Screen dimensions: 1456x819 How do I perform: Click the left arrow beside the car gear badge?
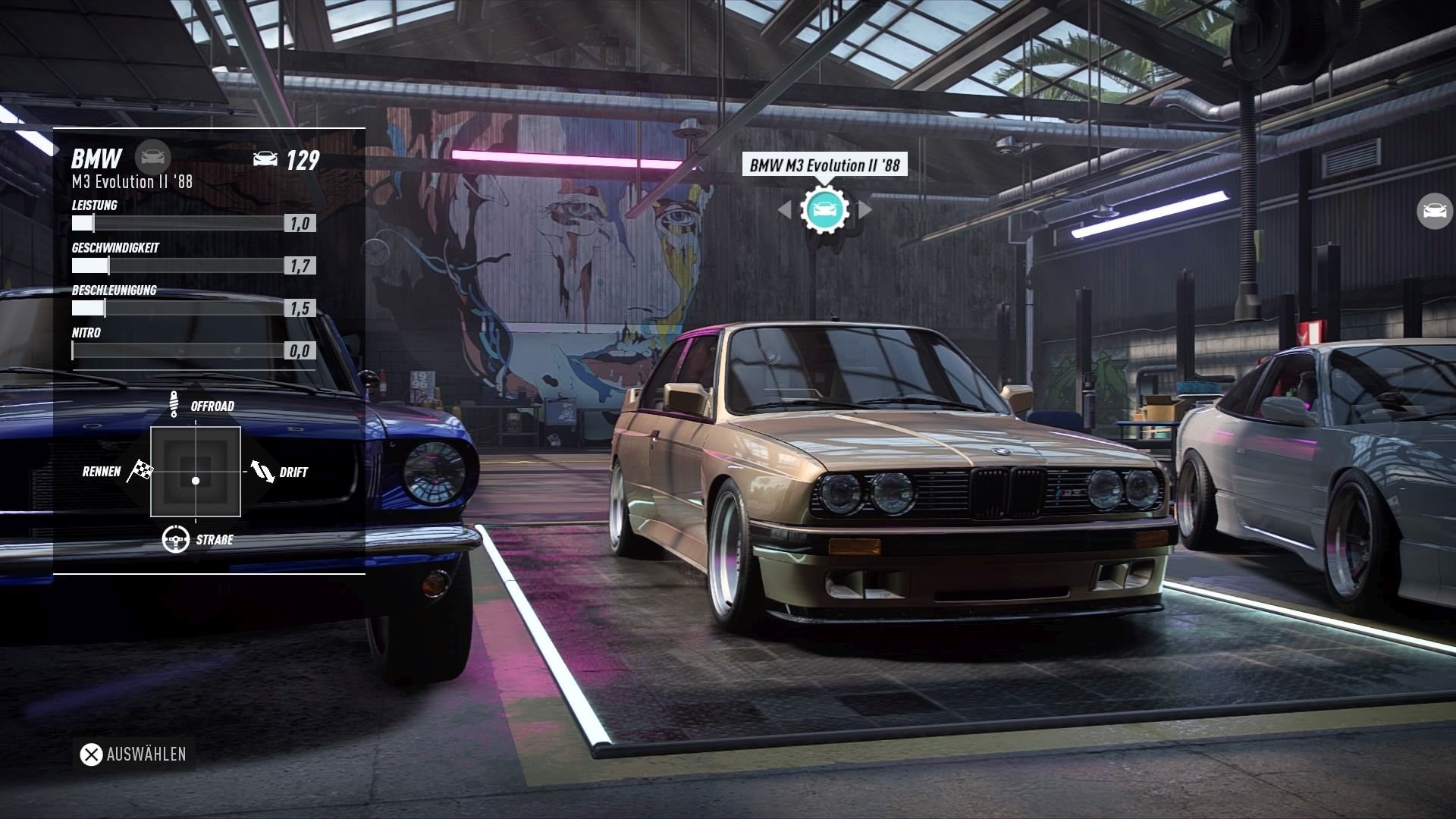pos(787,210)
